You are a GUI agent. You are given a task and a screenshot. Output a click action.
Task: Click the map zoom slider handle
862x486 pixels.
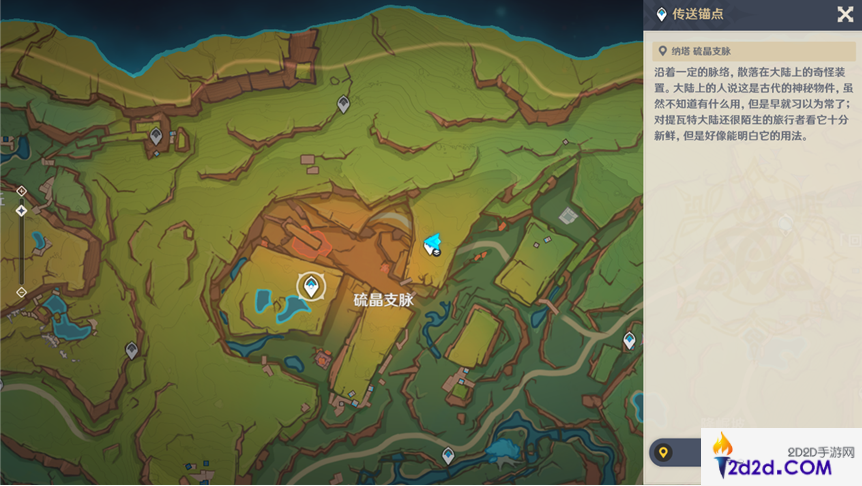pos(21,211)
